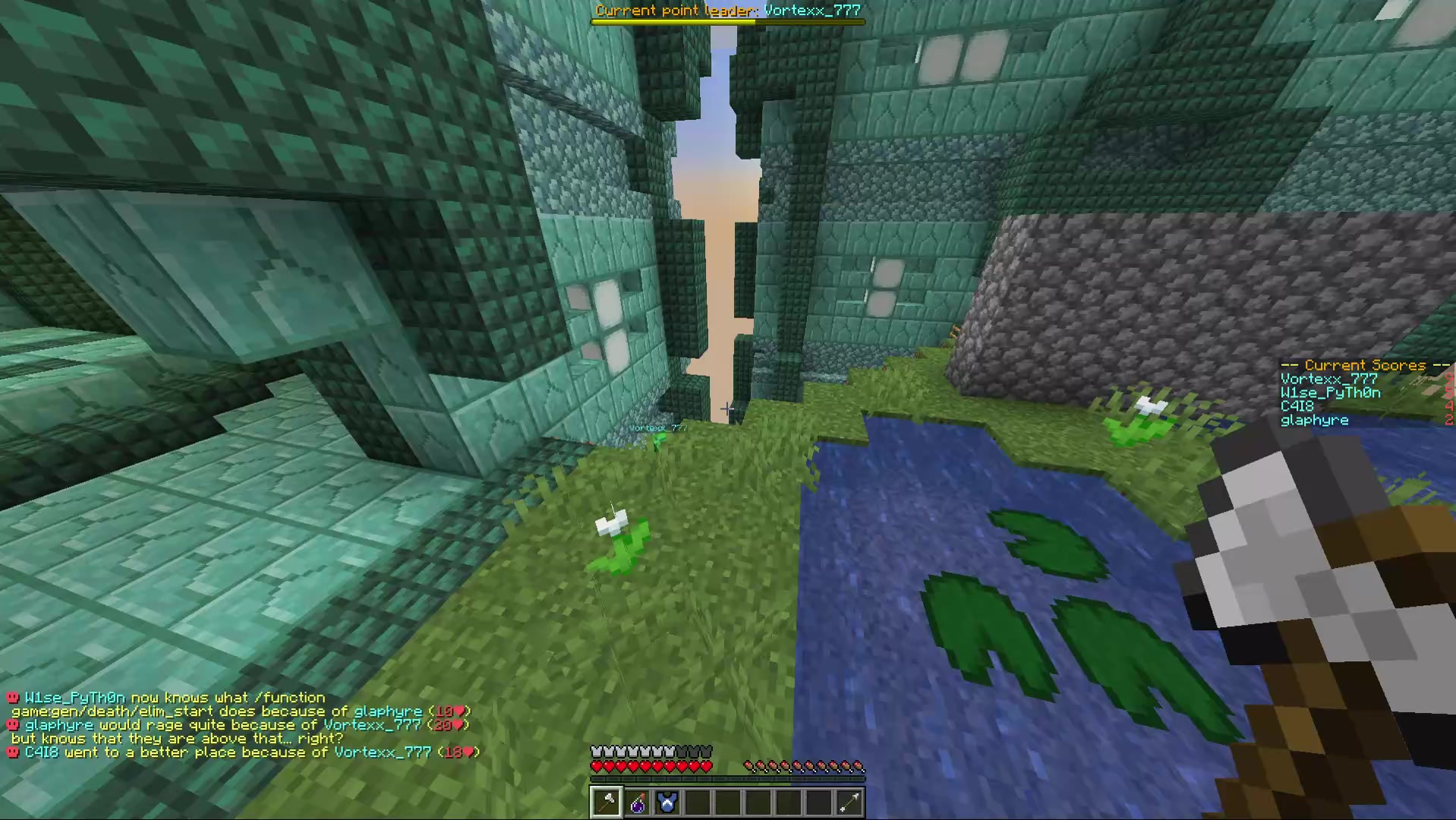
Task: Select Vortexx_777 on the scoreboard
Action: [x=1328, y=379]
